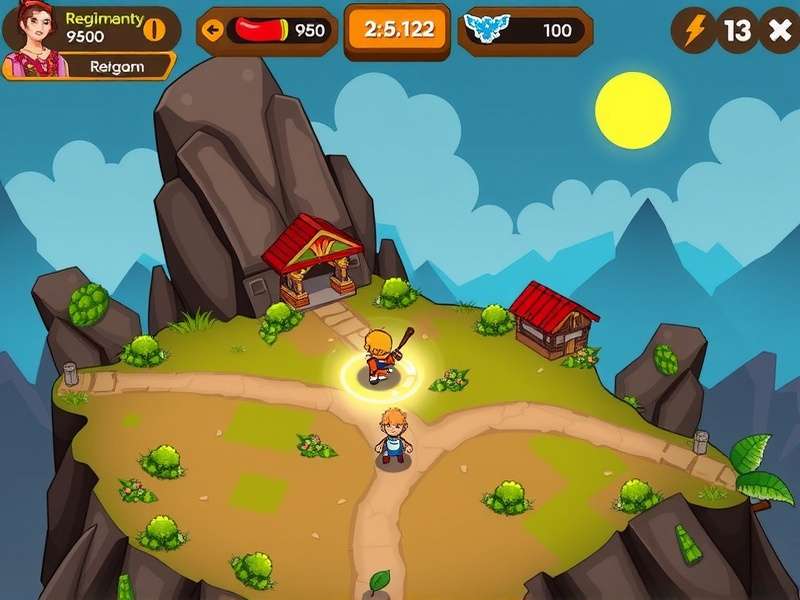Activate the lightning bolt energy button

[x=693, y=30]
